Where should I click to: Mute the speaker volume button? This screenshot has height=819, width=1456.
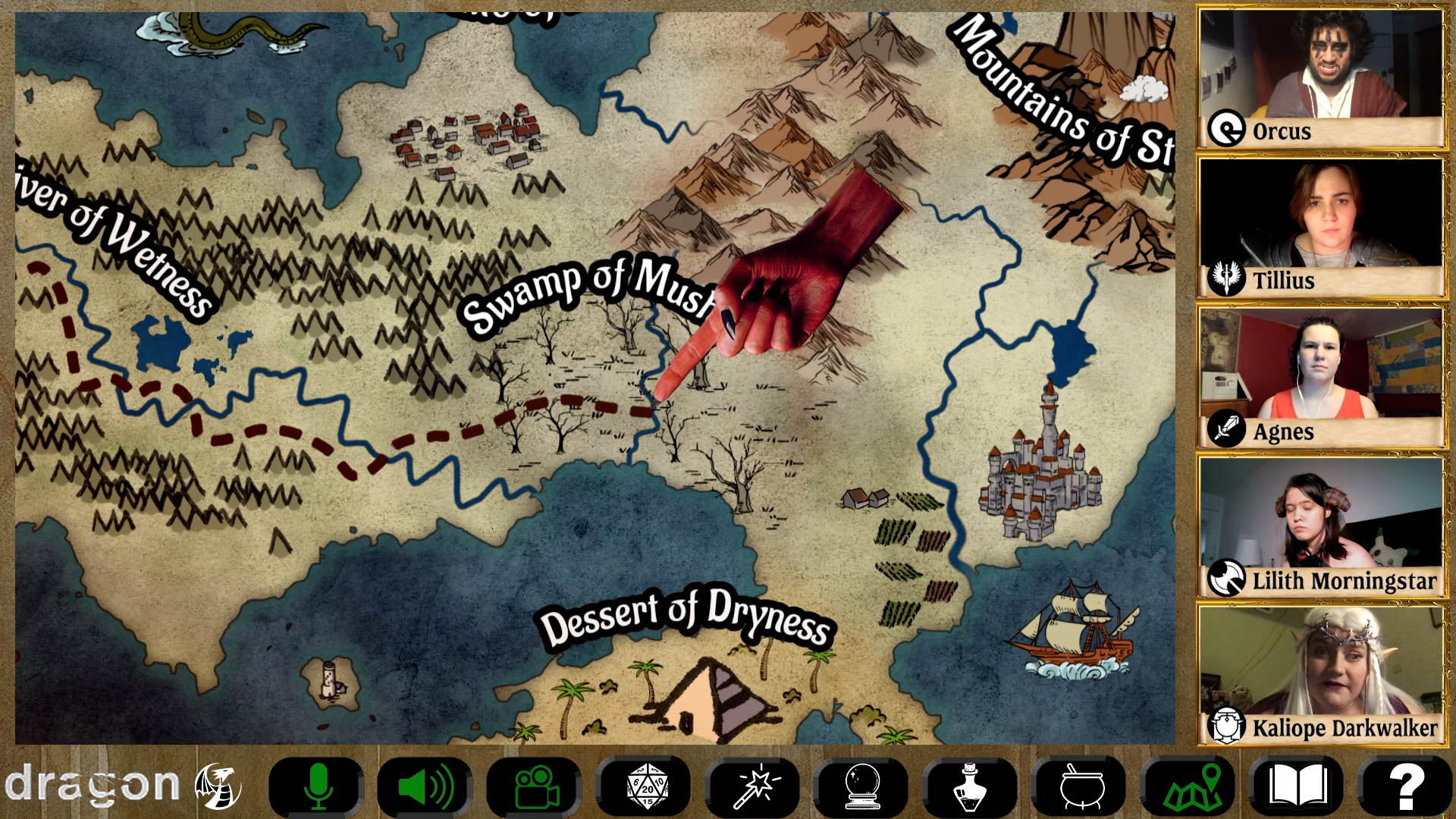click(x=425, y=786)
